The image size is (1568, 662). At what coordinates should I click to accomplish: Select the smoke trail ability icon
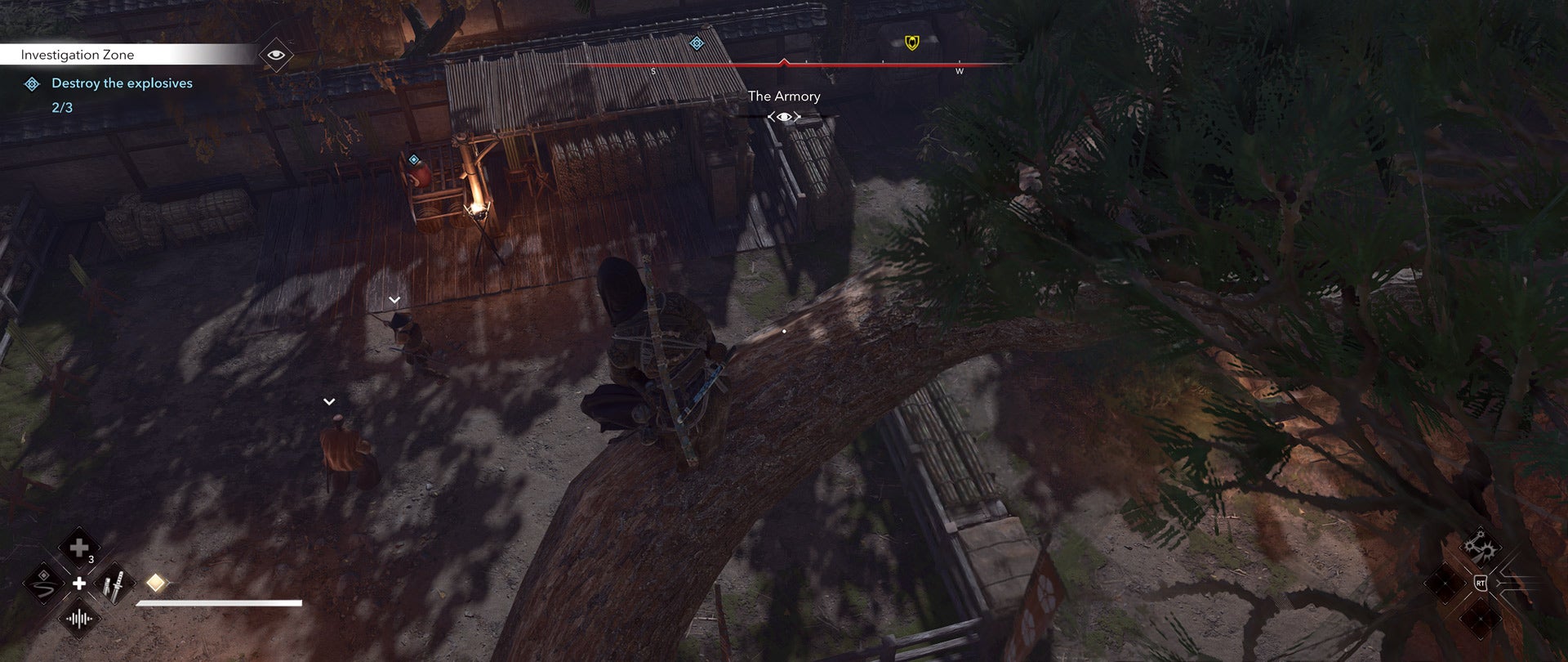42,584
